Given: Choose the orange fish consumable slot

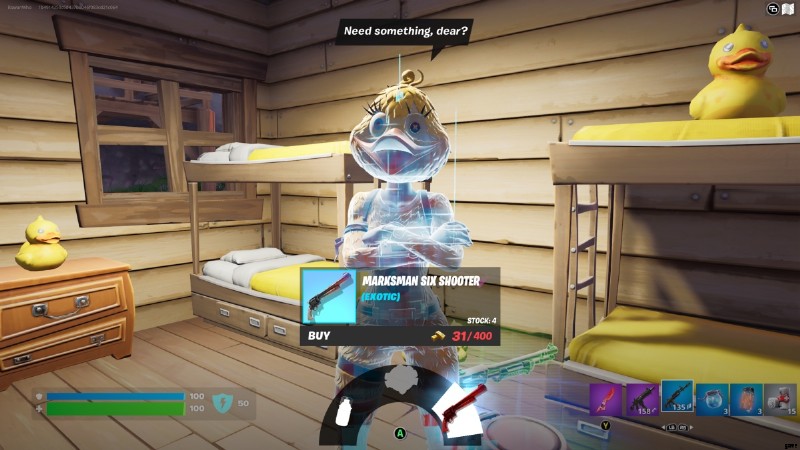Looking at the screenshot, I should click(746, 400).
